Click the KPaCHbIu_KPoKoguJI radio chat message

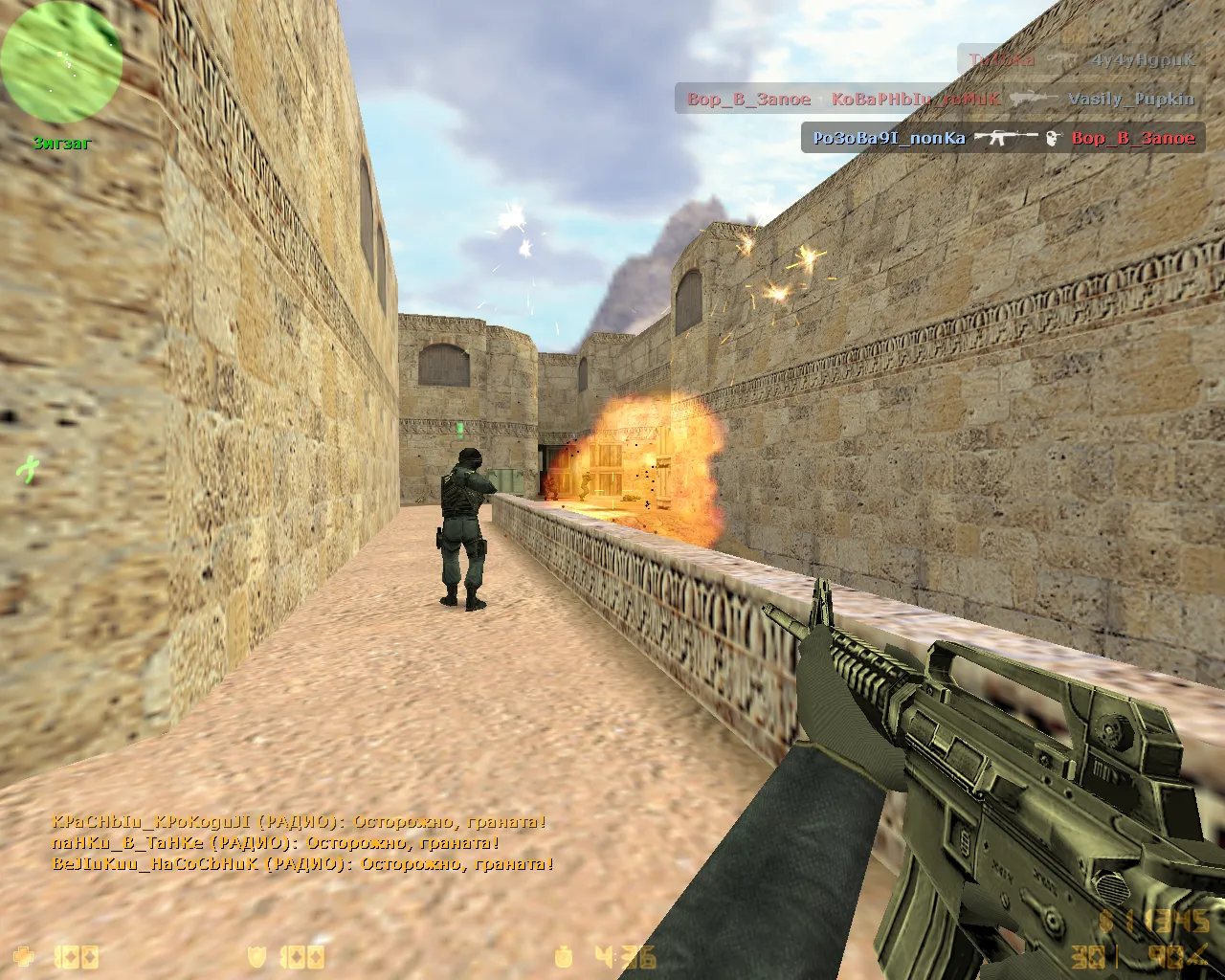point(299,822)
